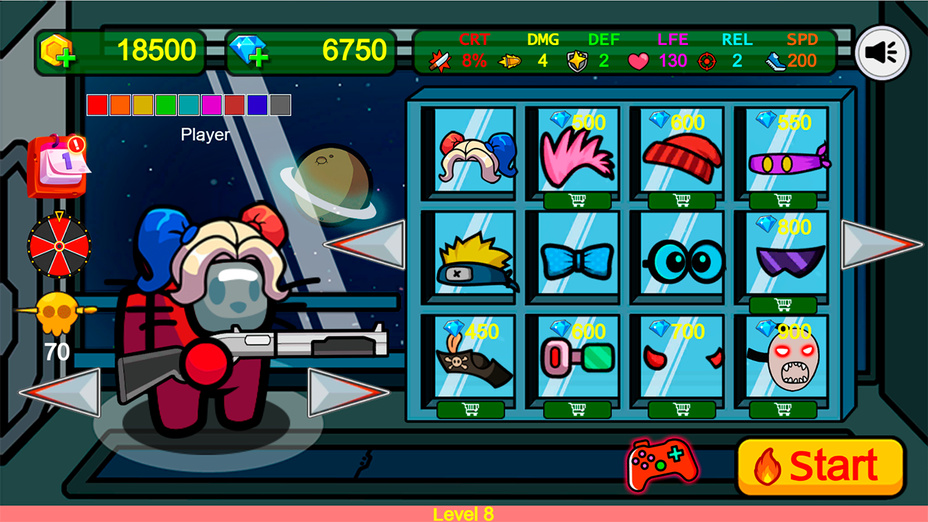The height and width of the screenshot is (522, 928).
Task: Equip the yellow spiky ninja hair
Action: tap(475, 260)
